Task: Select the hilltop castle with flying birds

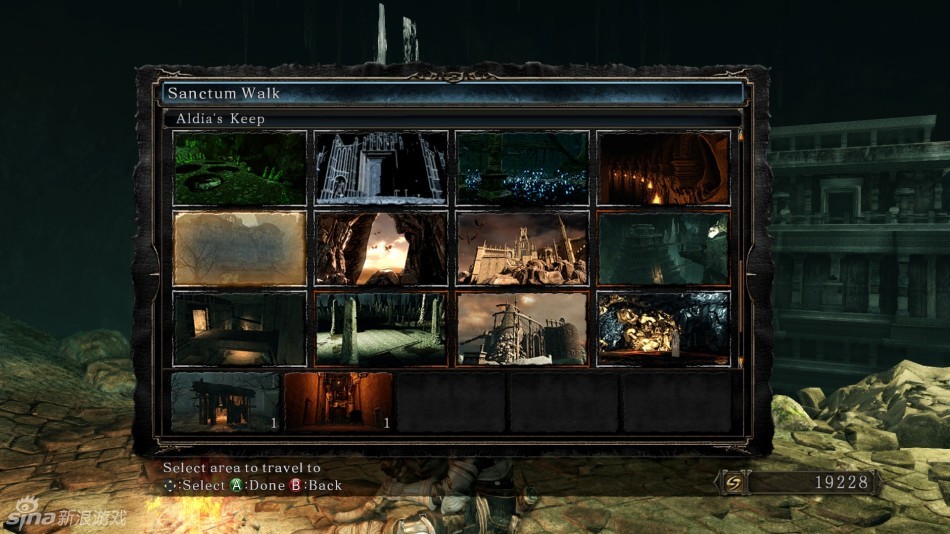Action: (x=522, y=248)
